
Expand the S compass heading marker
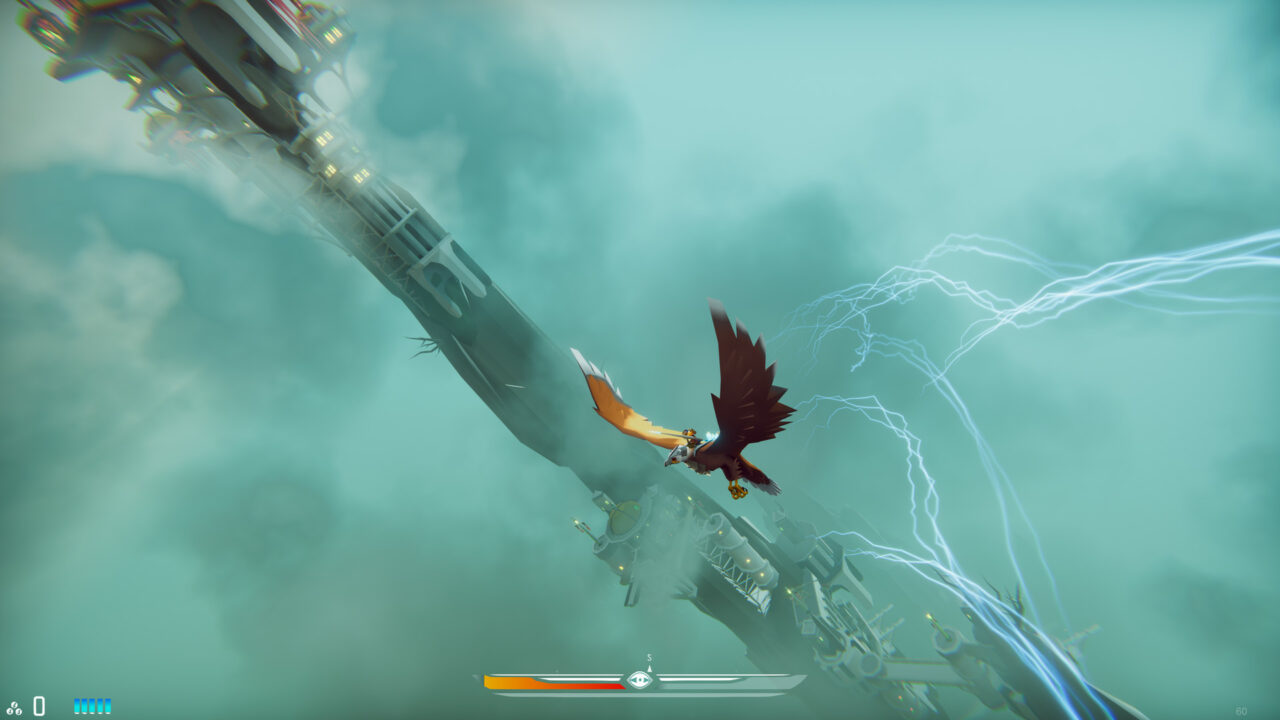coord(648,659)
